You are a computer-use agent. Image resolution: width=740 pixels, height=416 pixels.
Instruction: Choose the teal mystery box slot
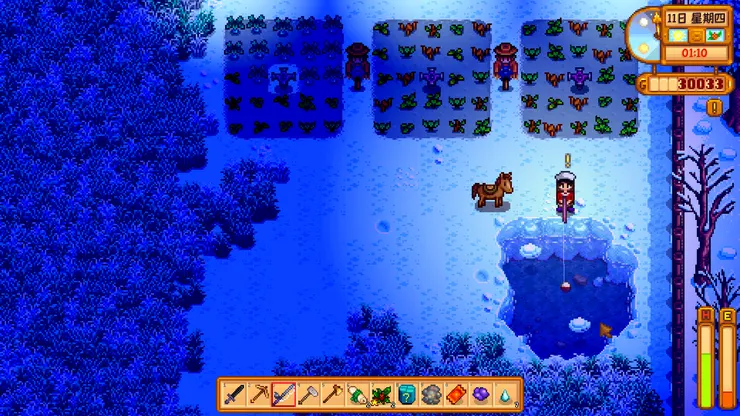406,395
